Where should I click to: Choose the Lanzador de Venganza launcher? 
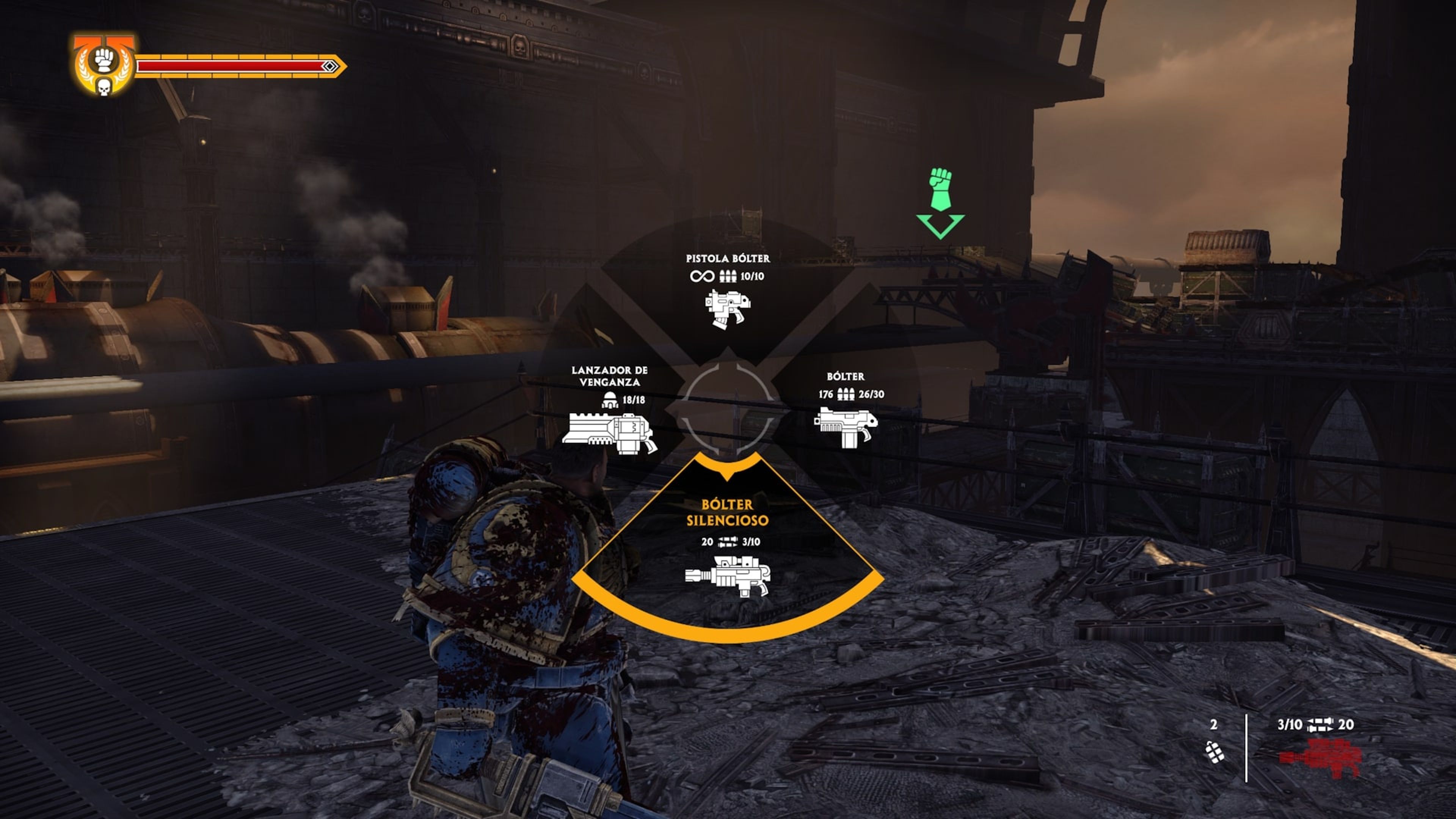pos(609,432)
